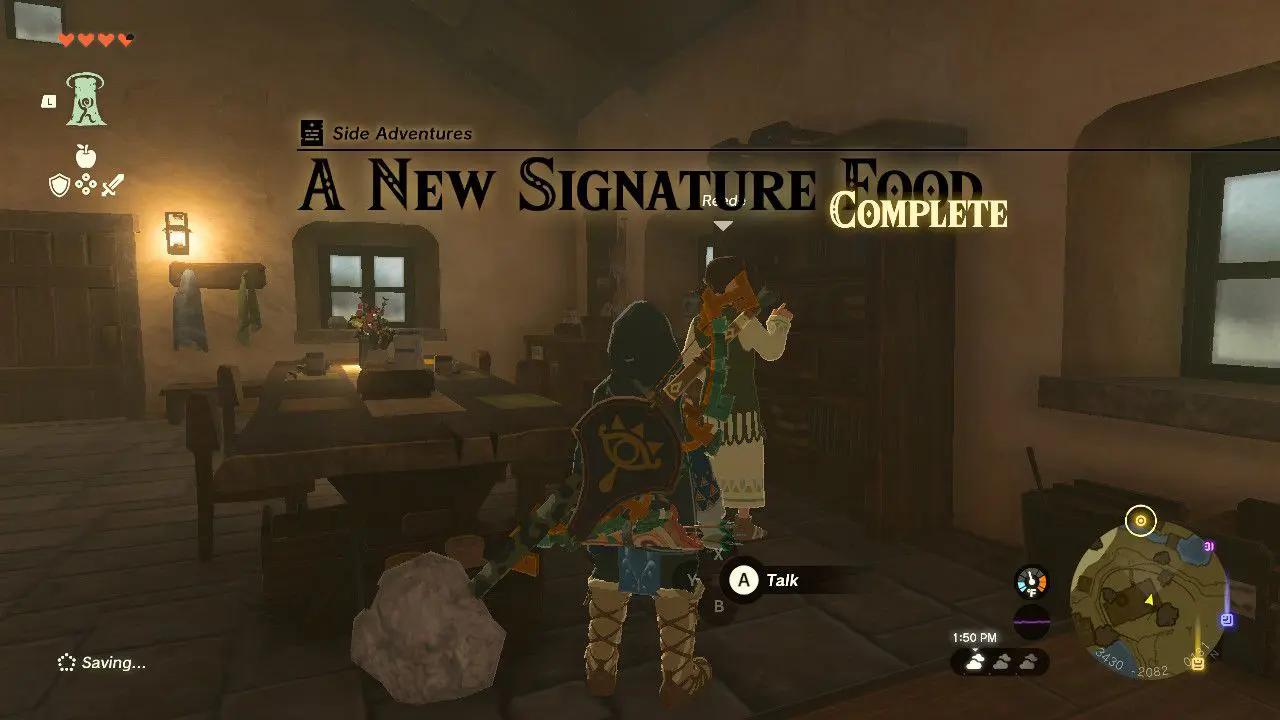Image resolution: width=1280 pixels, height=720 pixels.
Task: Select the sword attack icon
Action: click(112, 183)
